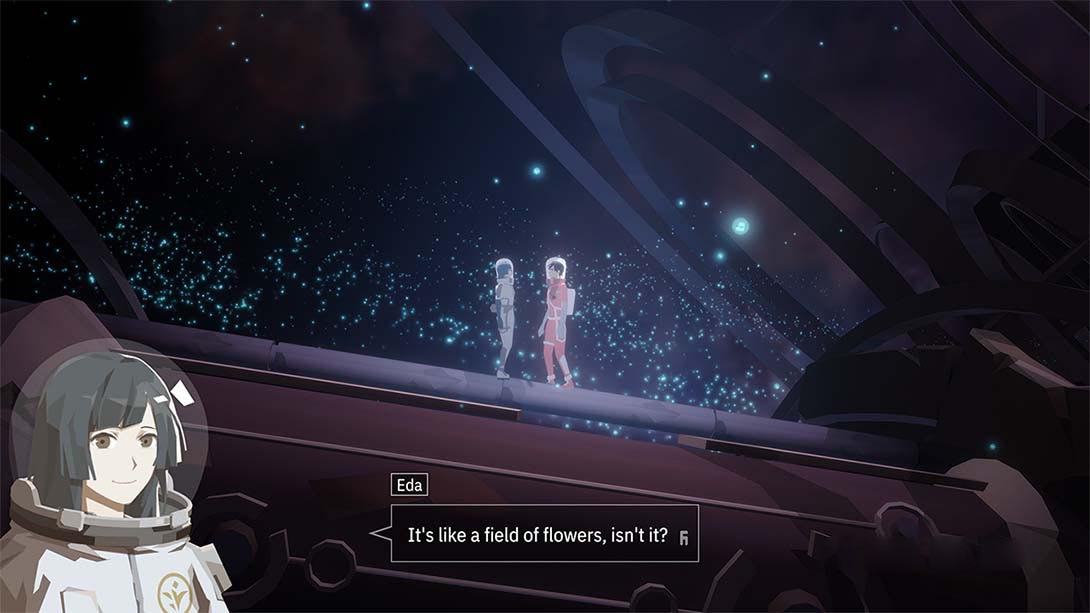Screen dimensions: 1090x613
Task: Click the continue indicator after the dialogue text
Action: coord(683,537)
